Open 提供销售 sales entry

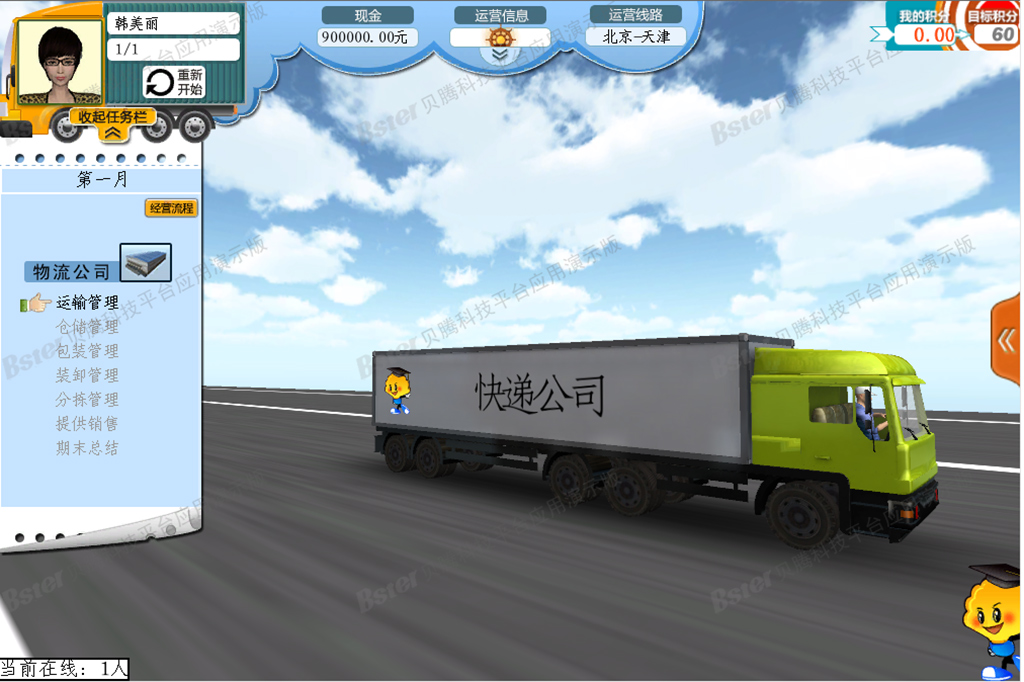pos(87,423)
